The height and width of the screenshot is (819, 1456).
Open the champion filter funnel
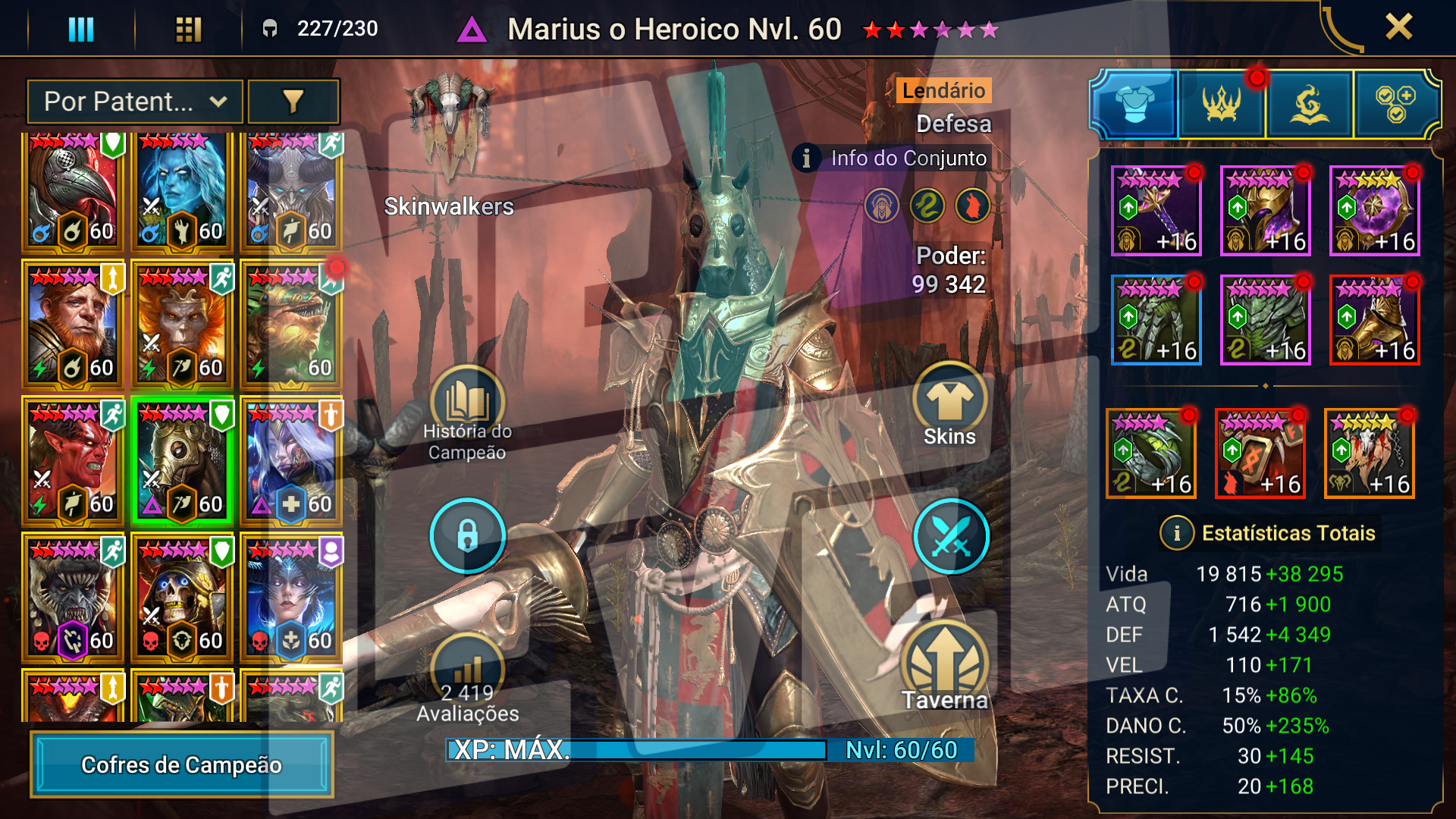click(x=293, y=102)
